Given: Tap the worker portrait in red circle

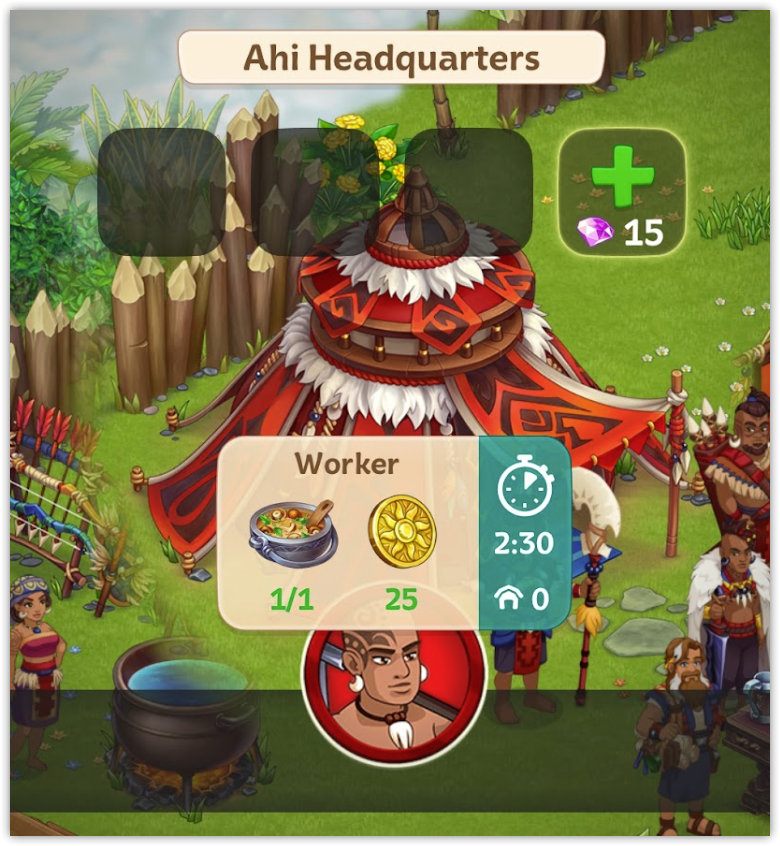Looking at the screenshot, I should 393,690.
